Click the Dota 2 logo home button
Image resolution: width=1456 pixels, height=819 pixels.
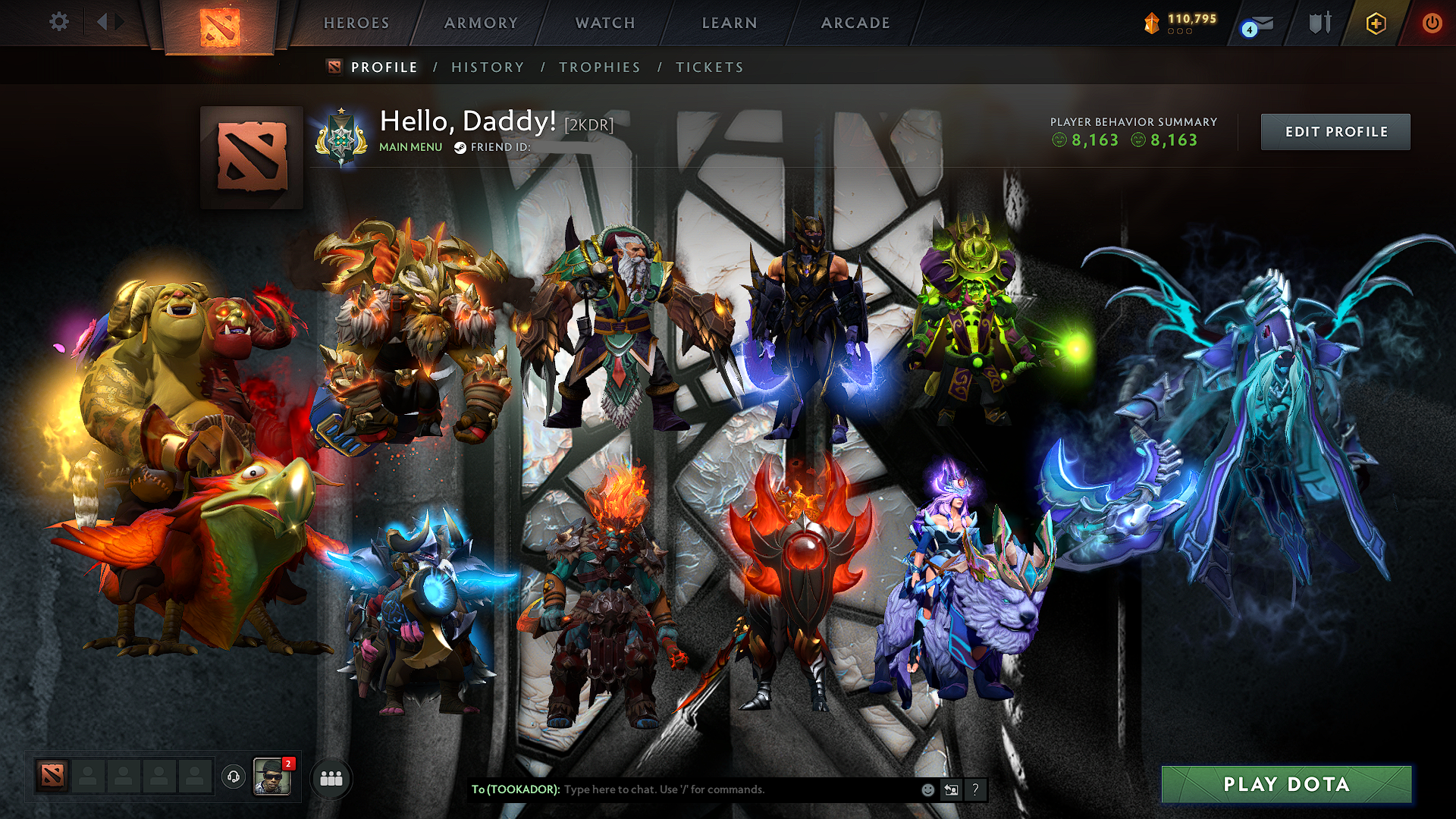220,23
